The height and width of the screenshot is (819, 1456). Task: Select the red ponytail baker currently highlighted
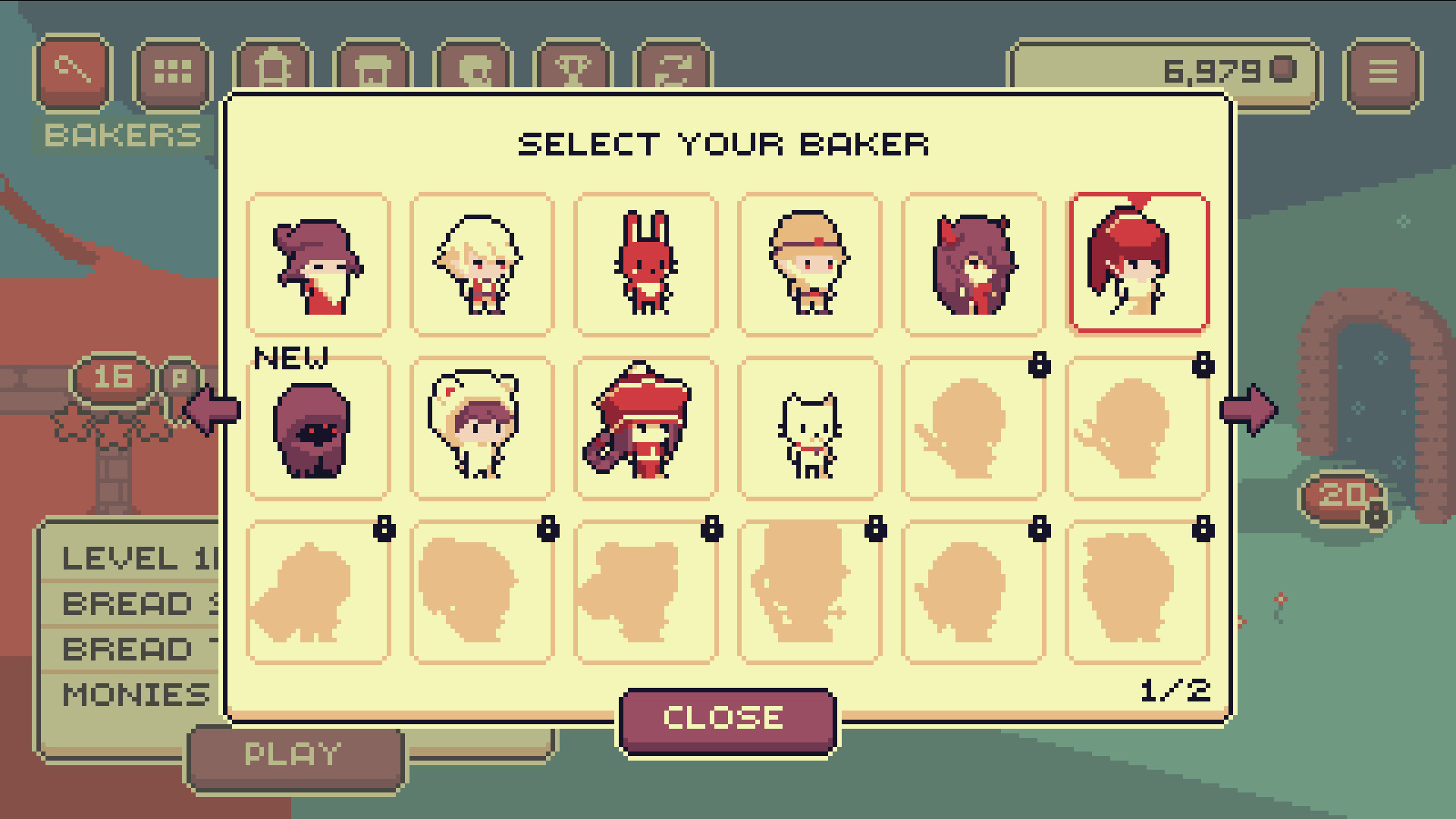click(1137, 263)
